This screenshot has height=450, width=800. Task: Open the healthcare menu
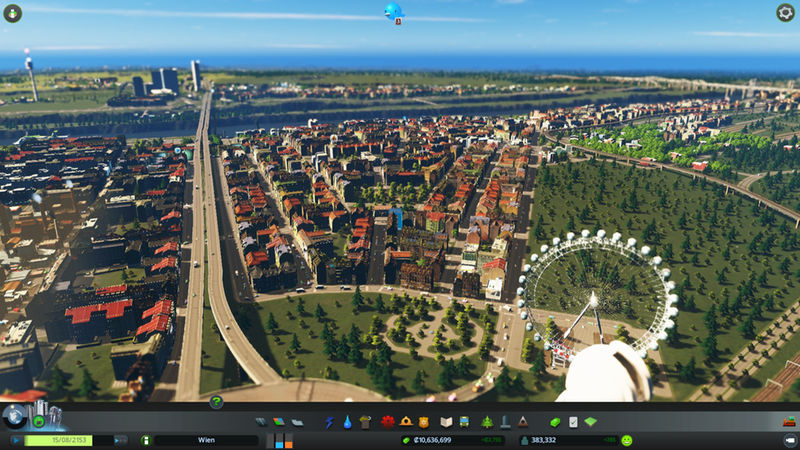(388, 422)
